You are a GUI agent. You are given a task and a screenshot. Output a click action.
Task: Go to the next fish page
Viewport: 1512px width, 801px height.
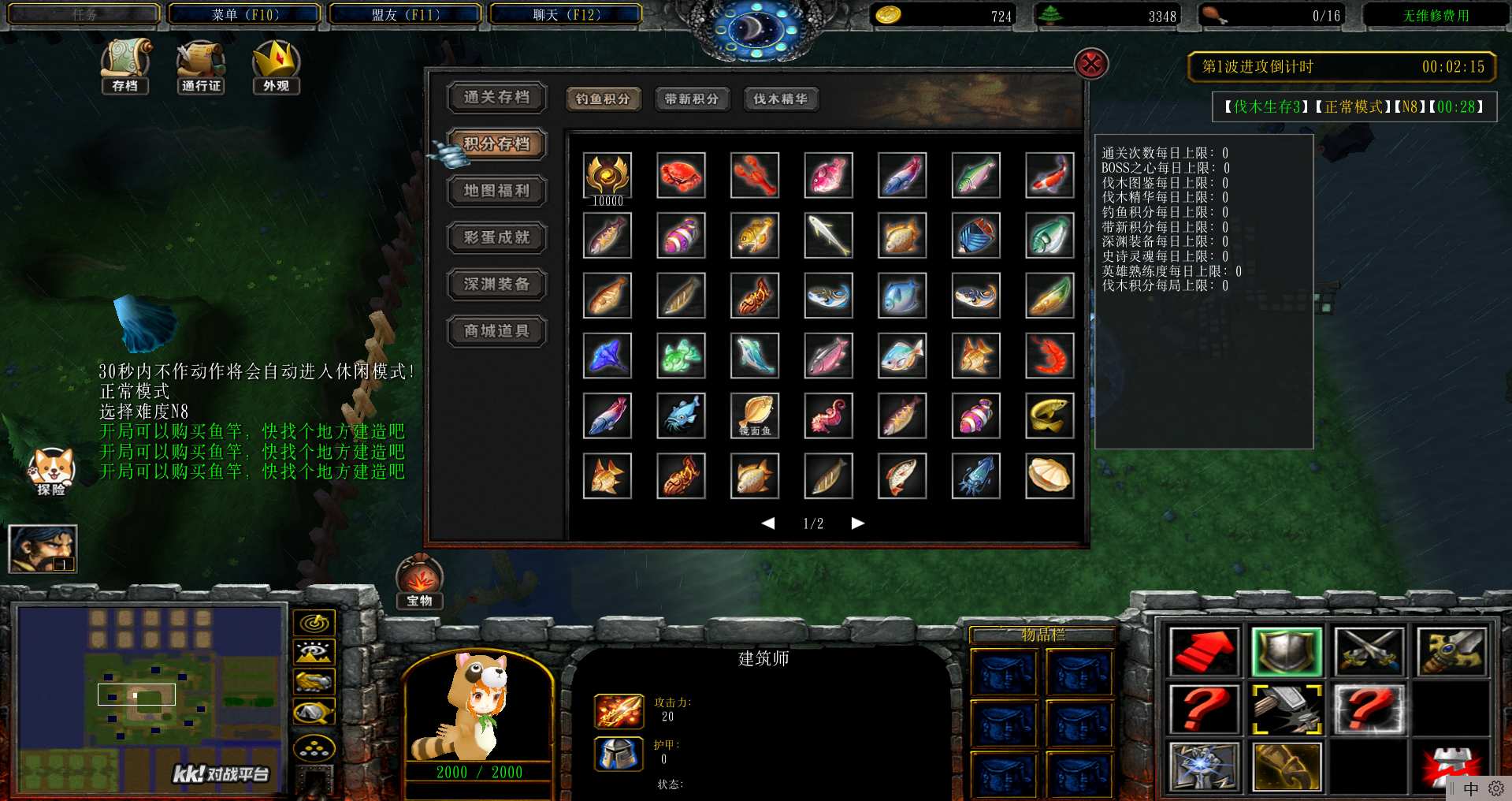[858, 523]
